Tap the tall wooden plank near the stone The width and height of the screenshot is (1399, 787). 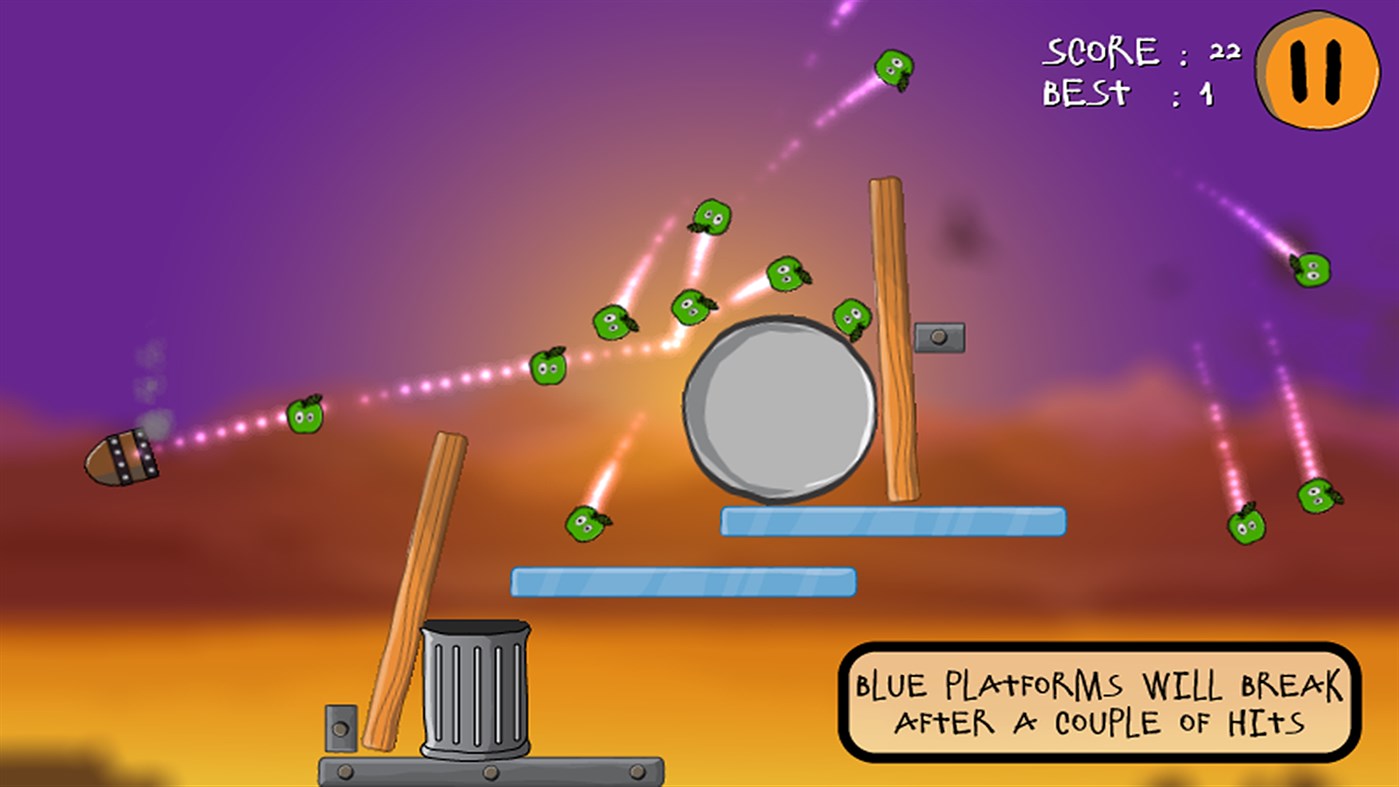point(893,340)
